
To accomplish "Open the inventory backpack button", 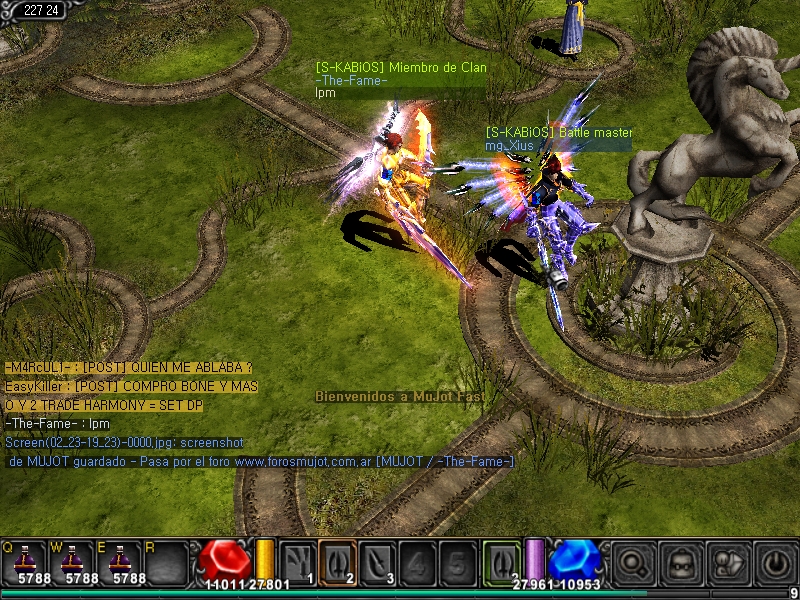I will click(x=681, y=563).
